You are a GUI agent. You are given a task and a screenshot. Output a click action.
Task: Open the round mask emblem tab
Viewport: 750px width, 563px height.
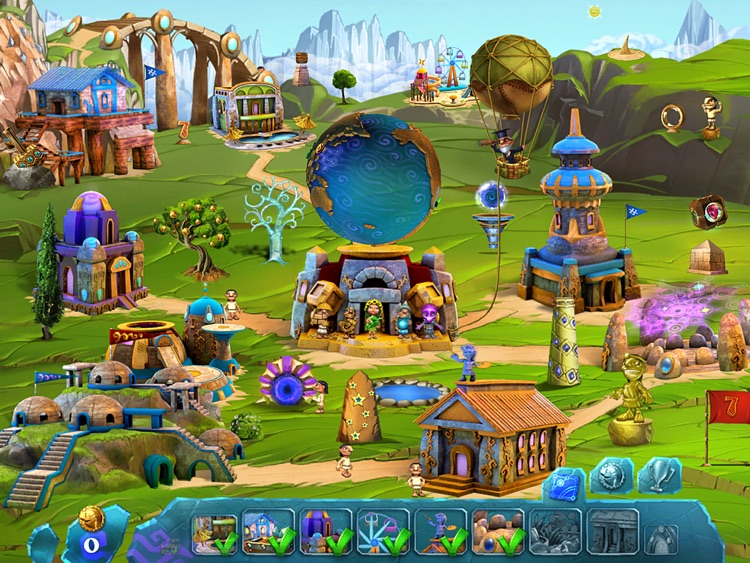click(x=611, y=477)
